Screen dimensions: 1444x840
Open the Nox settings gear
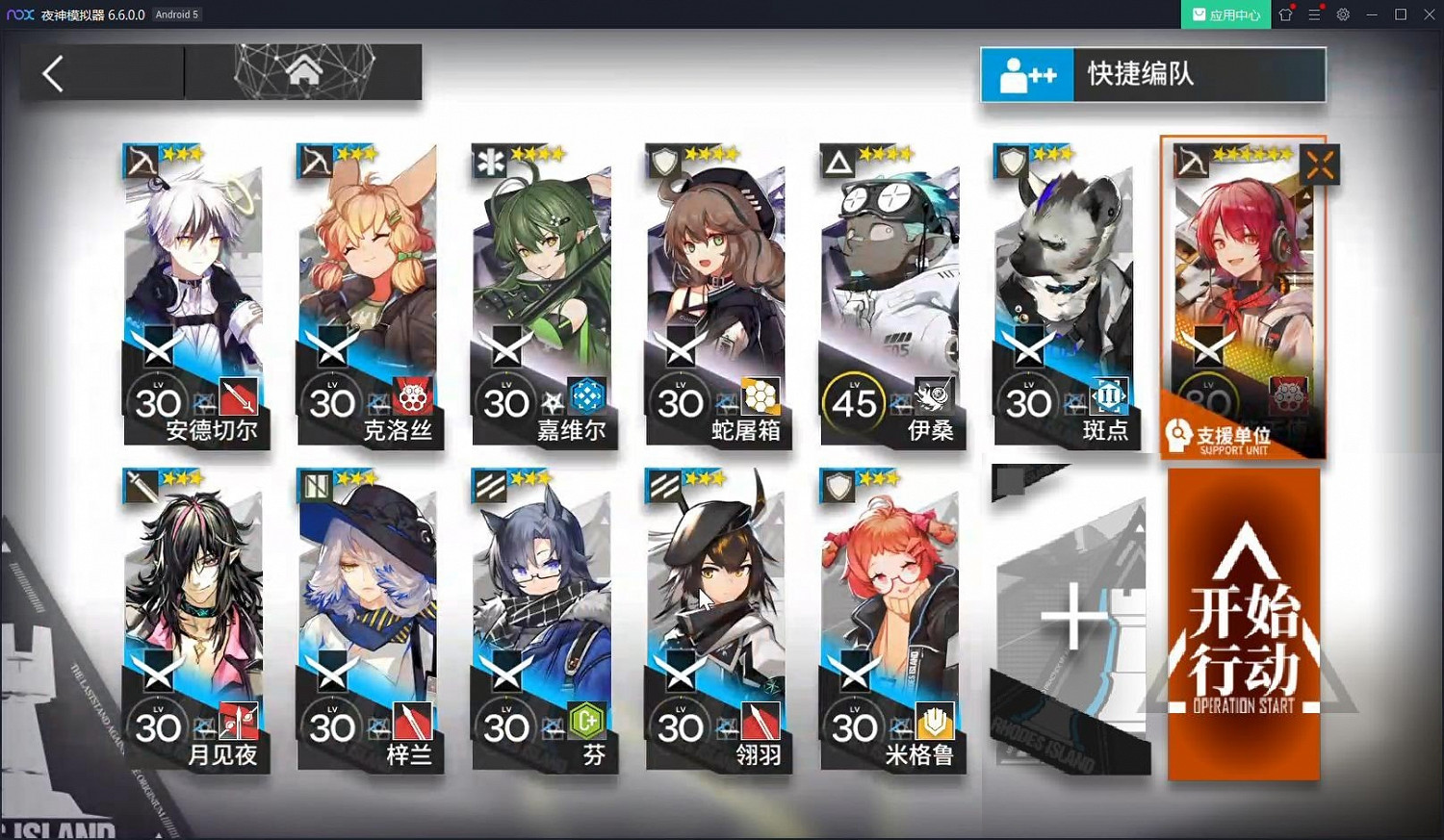[x=1342, y=14]
